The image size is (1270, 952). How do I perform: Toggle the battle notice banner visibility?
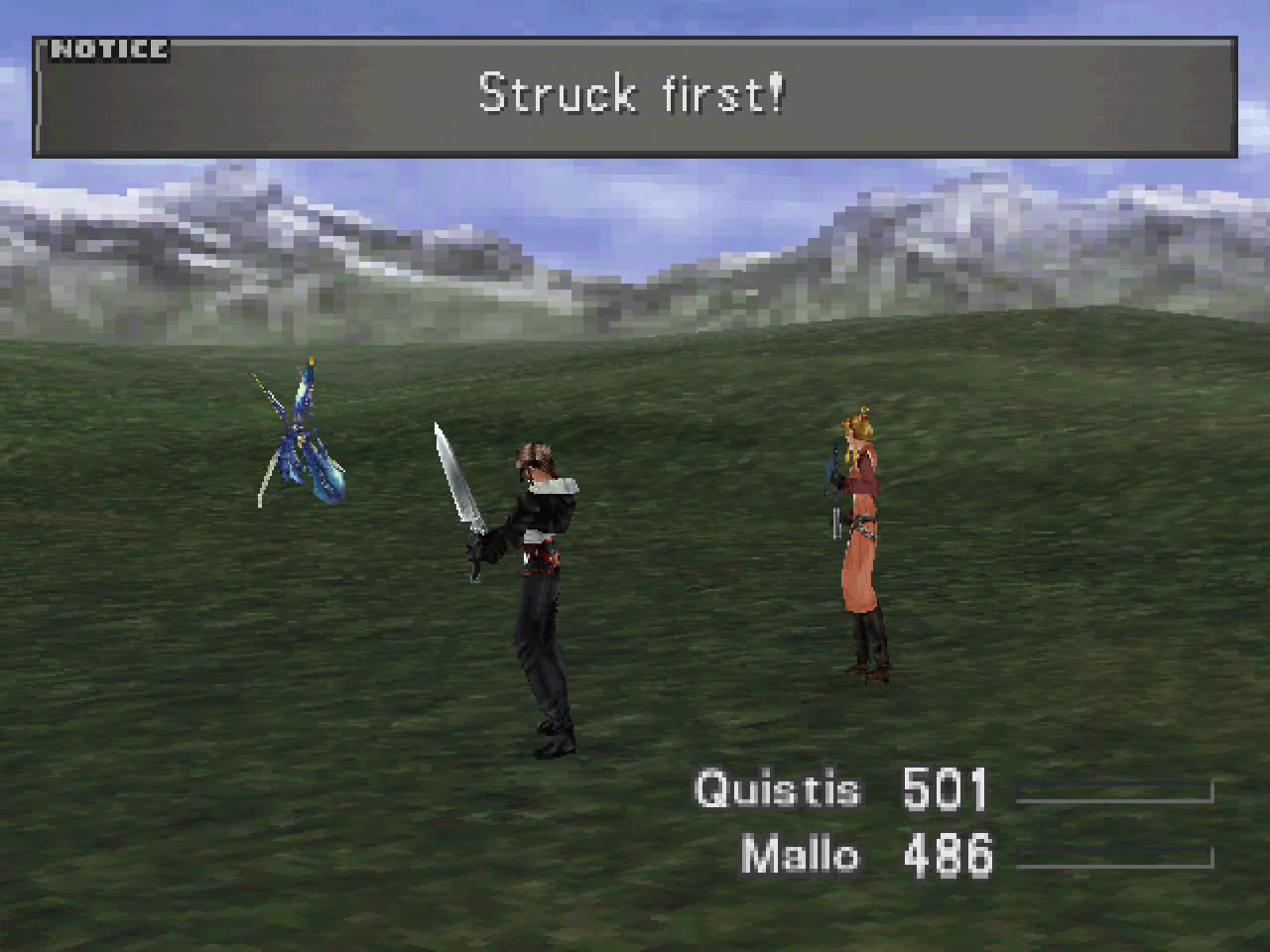(635, 99)
